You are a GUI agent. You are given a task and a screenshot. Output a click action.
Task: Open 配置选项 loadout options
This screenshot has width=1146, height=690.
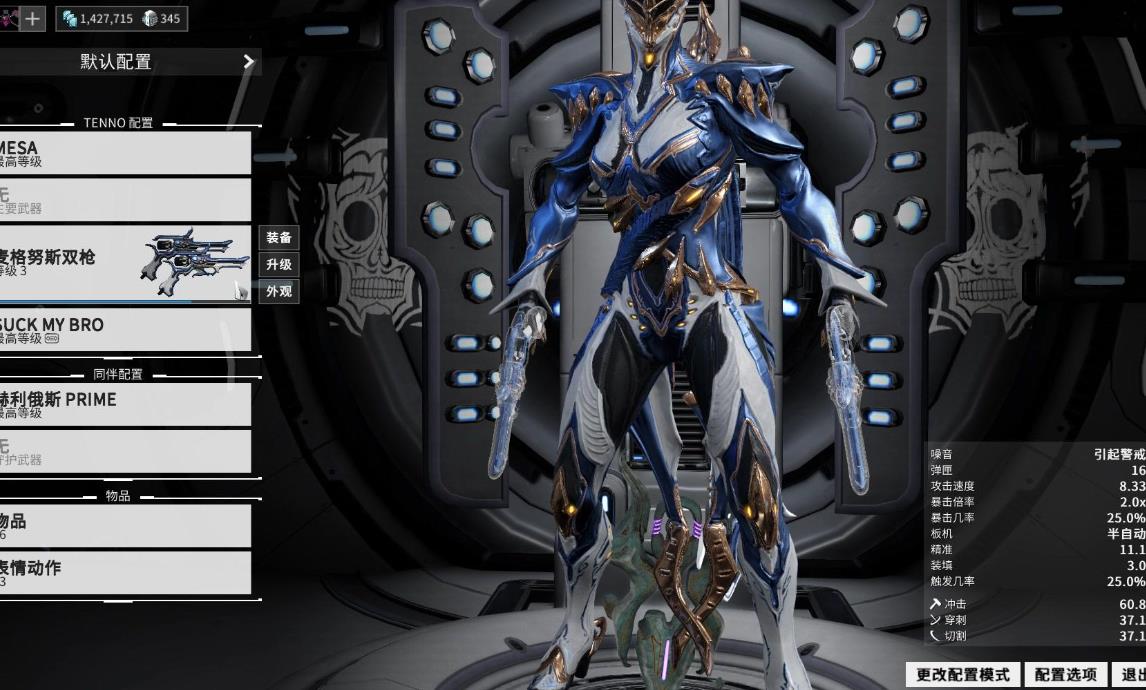click(x=1066, y=675)
